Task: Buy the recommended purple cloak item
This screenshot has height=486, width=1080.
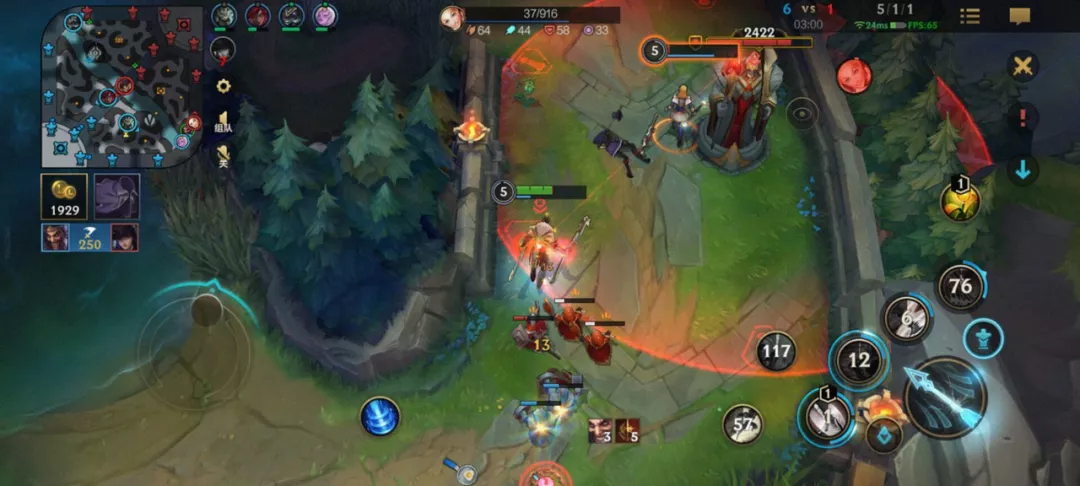Action: tap(117, 196)
